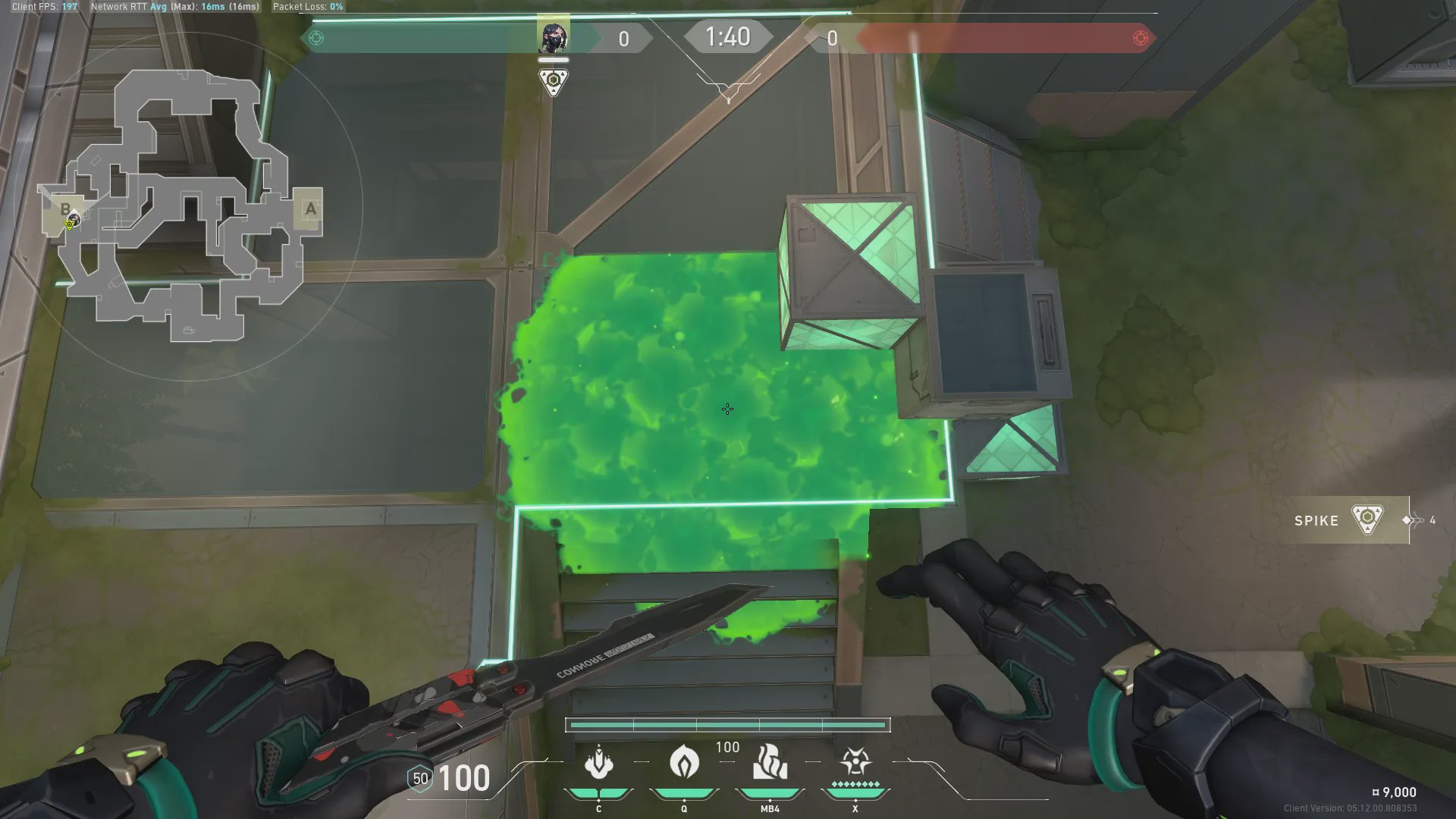Click the spike carrier icon under the portrait
This screenshot has height=819, width=1456.
tap(554, 81)
